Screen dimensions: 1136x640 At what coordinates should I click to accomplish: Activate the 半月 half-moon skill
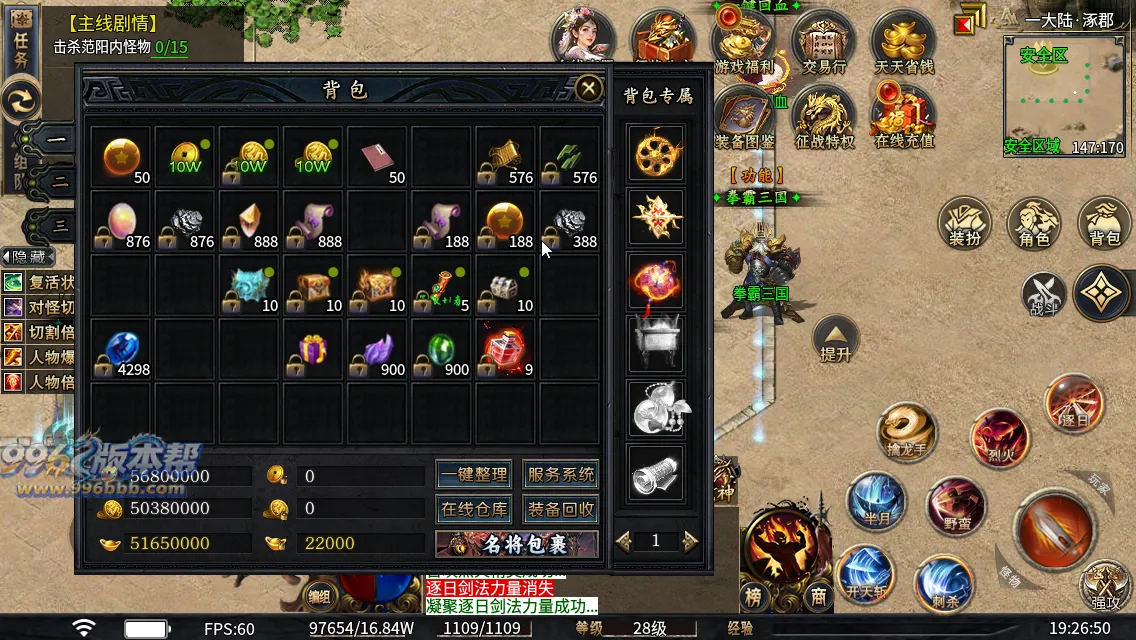click(x=876, y=499)
